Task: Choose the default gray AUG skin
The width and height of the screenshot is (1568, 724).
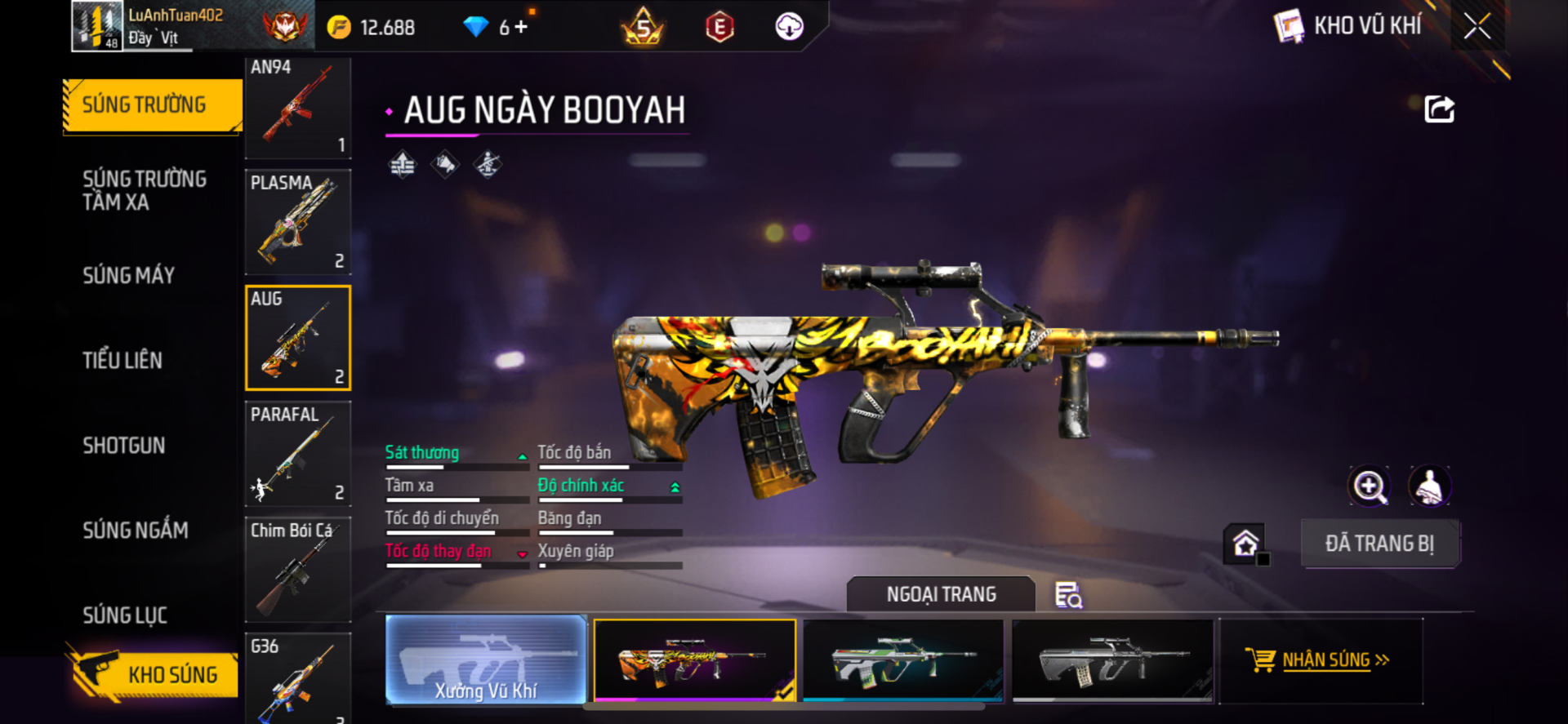Action: [1112, 660]
